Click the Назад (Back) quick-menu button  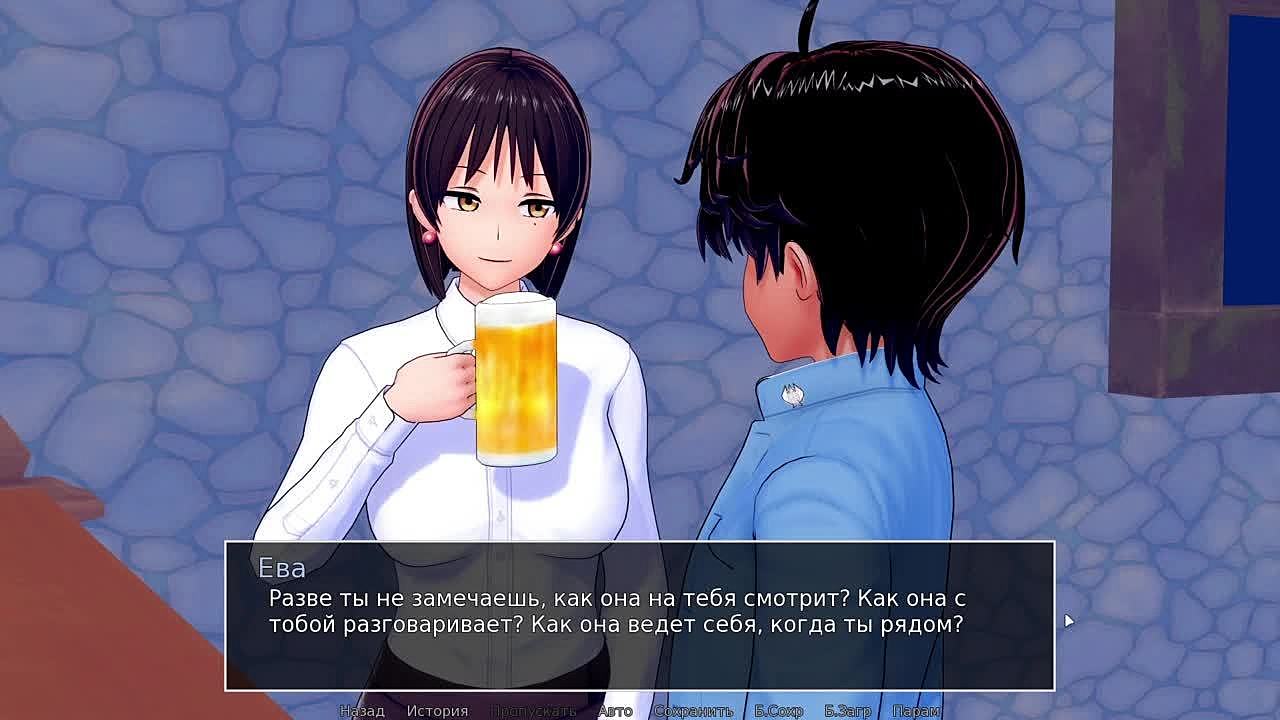coord(362,711)
